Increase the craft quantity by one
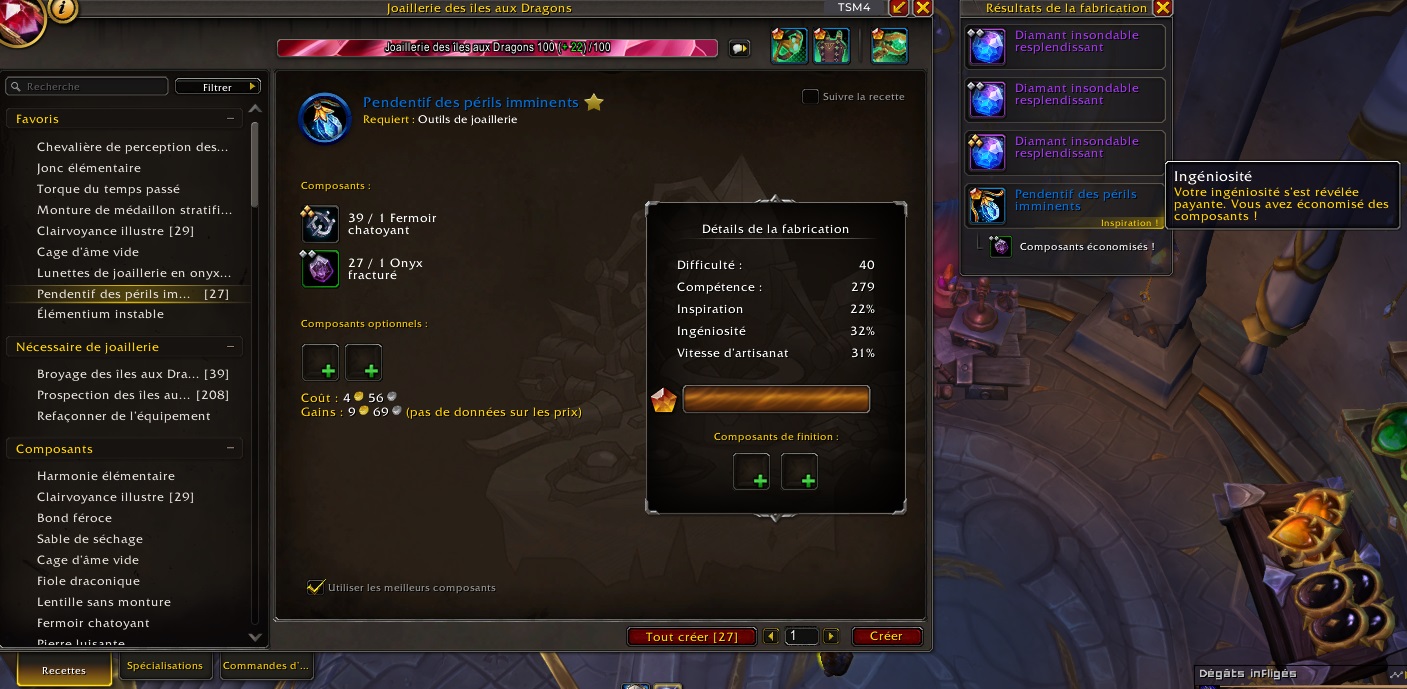Viewport: 1407px width, 689px height. pyautogui.click(x=831, y=636)
